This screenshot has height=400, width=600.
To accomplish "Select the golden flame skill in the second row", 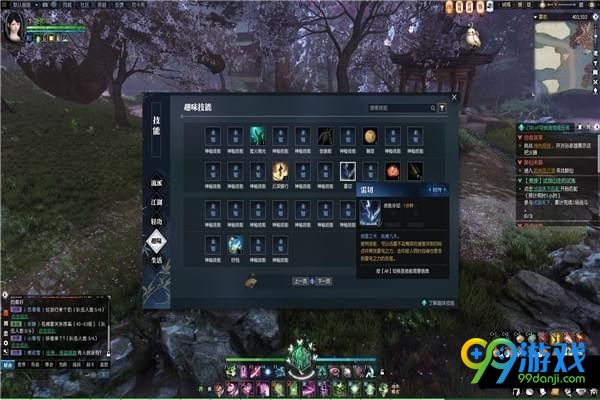I will click(x=280, y=171).
